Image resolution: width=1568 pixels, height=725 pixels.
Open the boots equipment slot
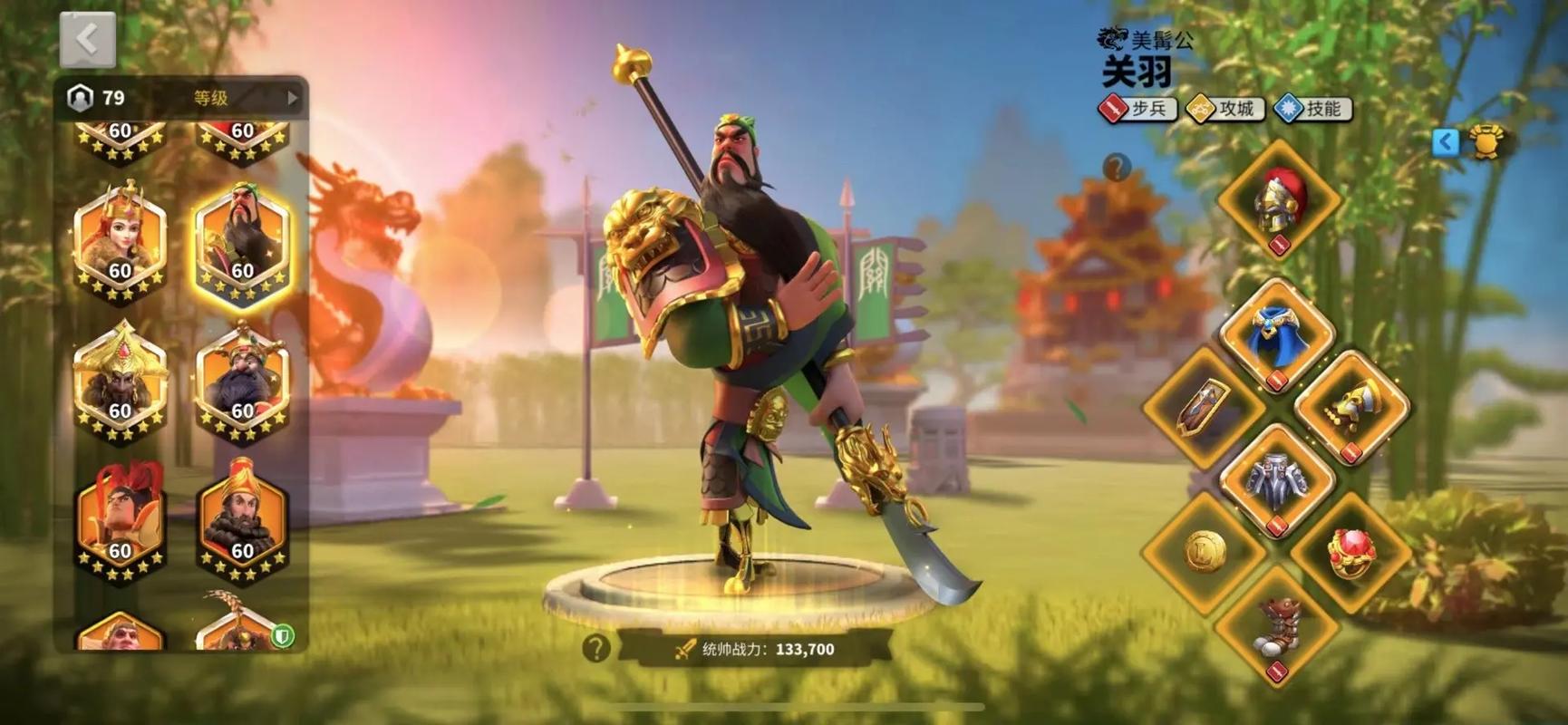pyautogui.click(x=1277, y=623)
